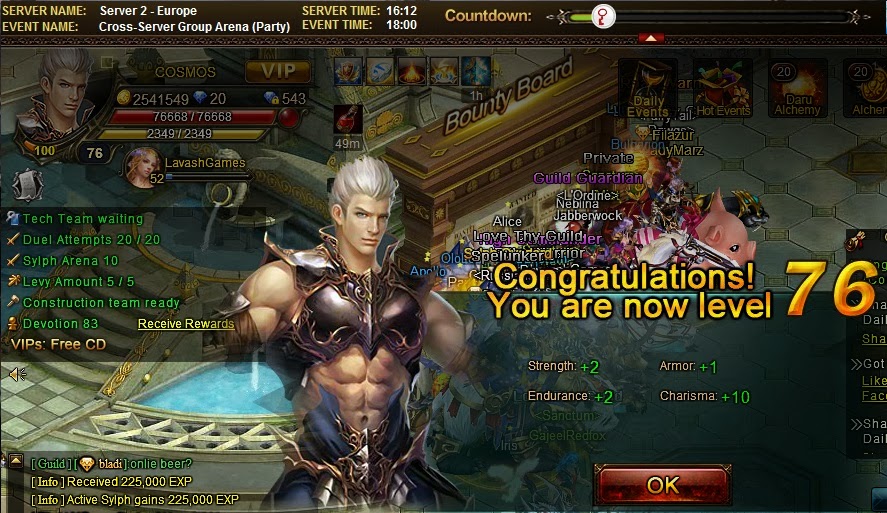This screenshot has height=513, width=887.
Task: Toggle the sound speaker icon
Action: pos(17,374)
